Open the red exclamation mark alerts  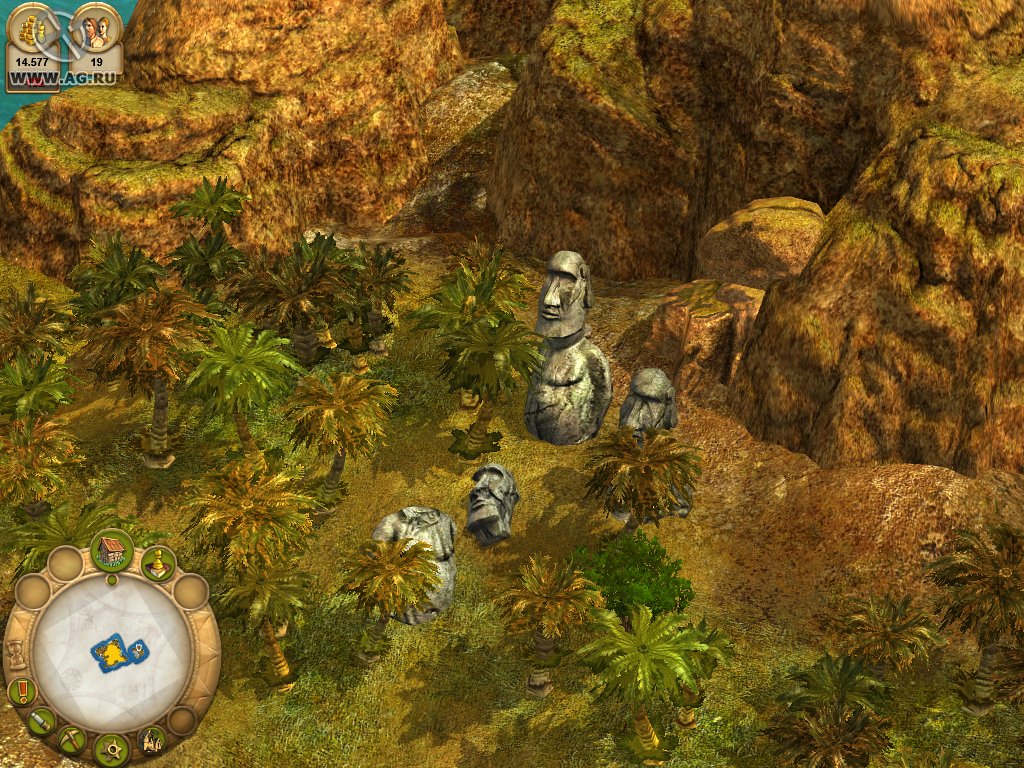[20, 691]
